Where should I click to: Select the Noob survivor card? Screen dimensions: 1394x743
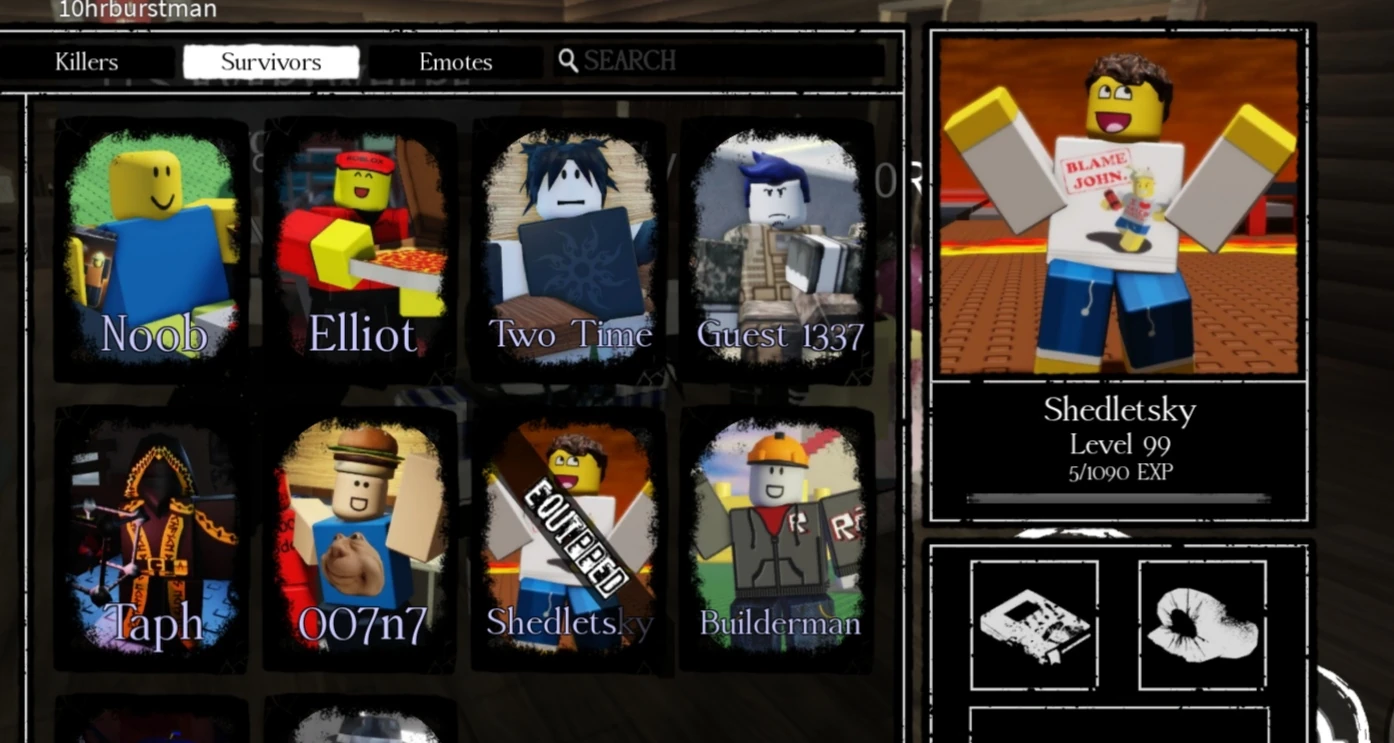(x=150, y=250)
